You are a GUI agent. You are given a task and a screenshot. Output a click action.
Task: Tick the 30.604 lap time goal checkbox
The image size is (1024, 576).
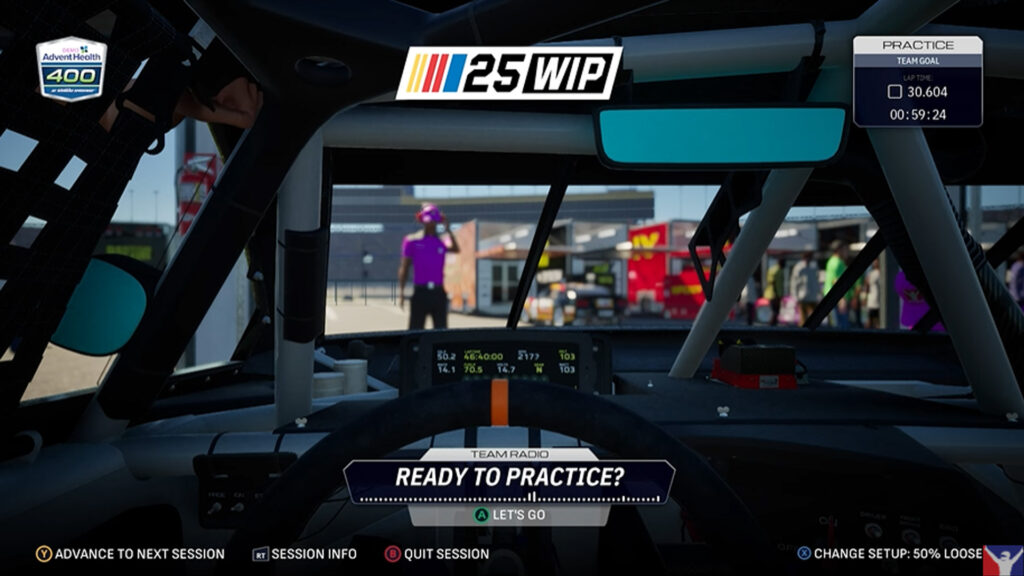(x=895, y=92)
